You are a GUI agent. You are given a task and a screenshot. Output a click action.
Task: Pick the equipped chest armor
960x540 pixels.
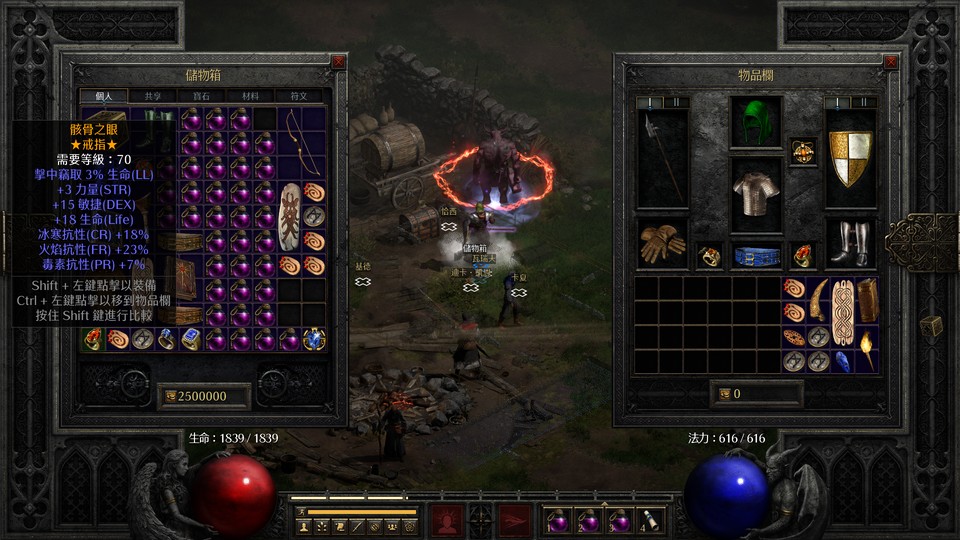click(755, 188)
